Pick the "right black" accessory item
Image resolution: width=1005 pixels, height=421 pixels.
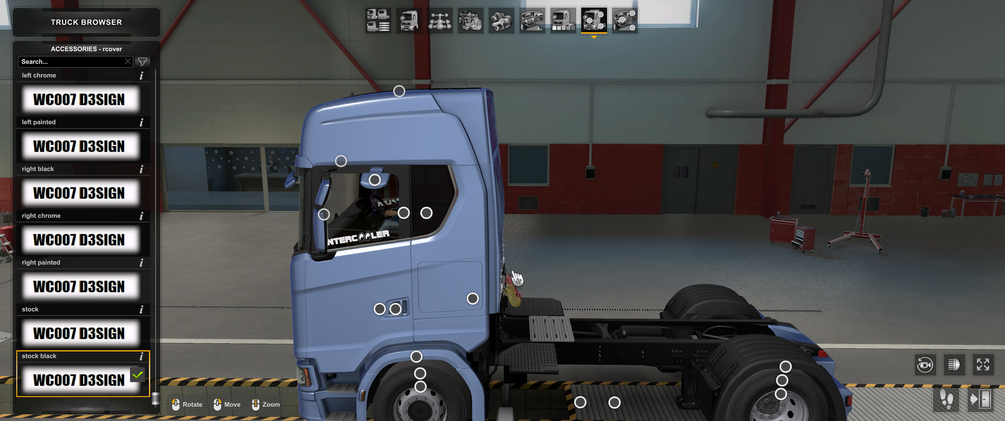click(x=79, y=193)
